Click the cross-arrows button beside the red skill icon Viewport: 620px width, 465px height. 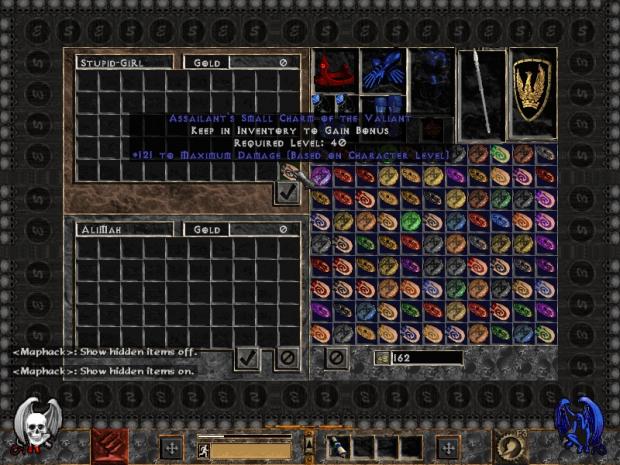point(171,446)
